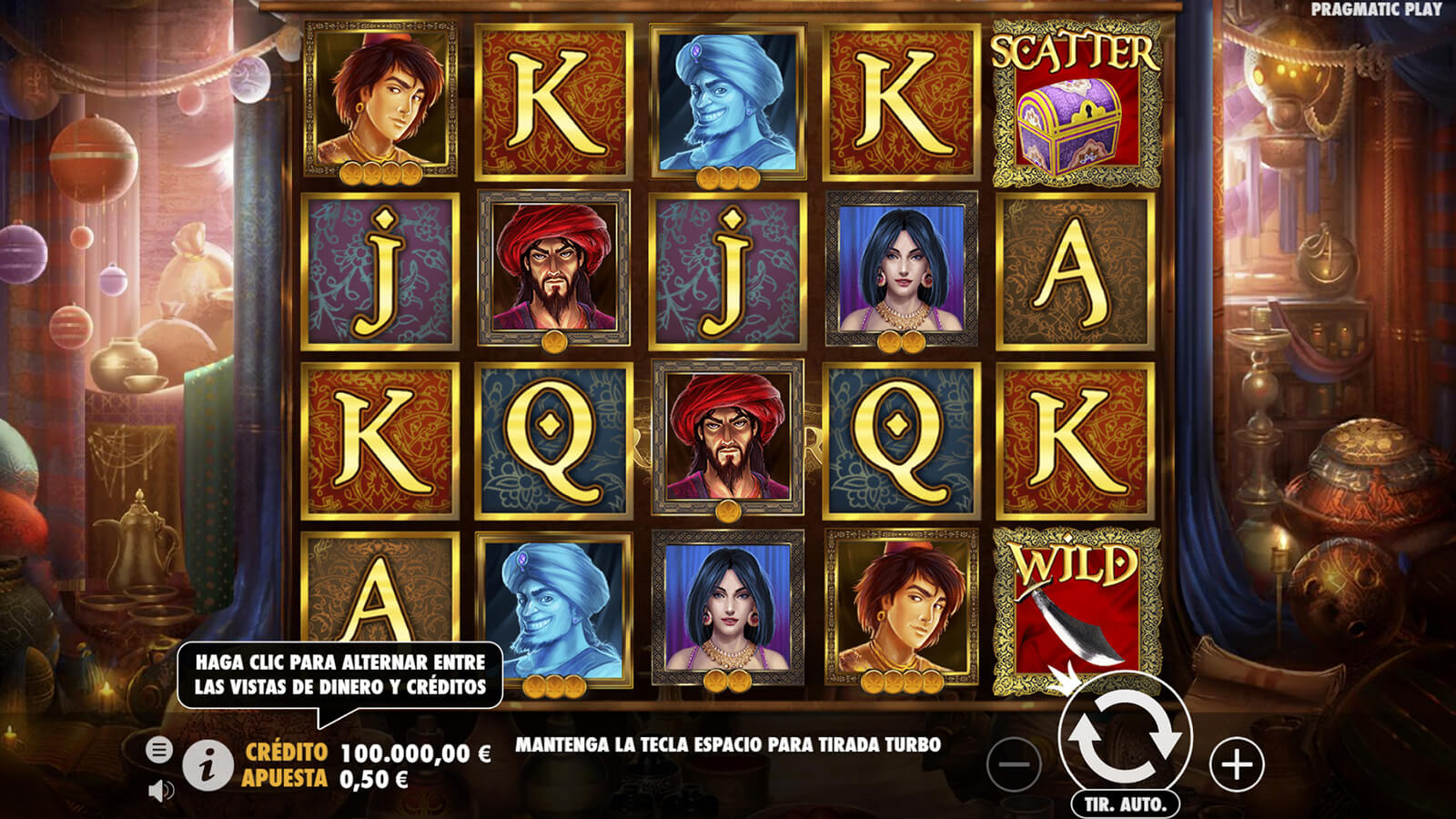
Task: Open the hamburger settings menu
Action: (x=158, y=750)
